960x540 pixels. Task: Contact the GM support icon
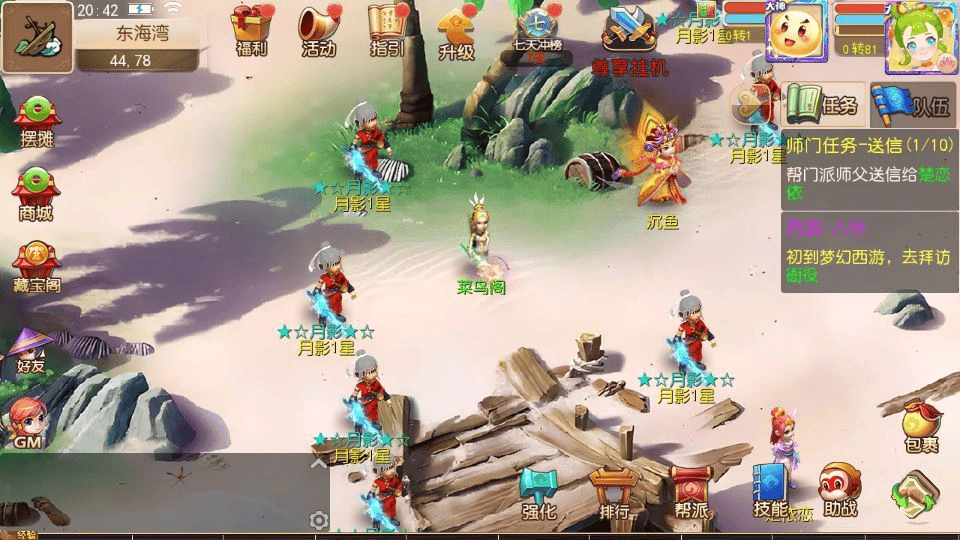point(26,422)
